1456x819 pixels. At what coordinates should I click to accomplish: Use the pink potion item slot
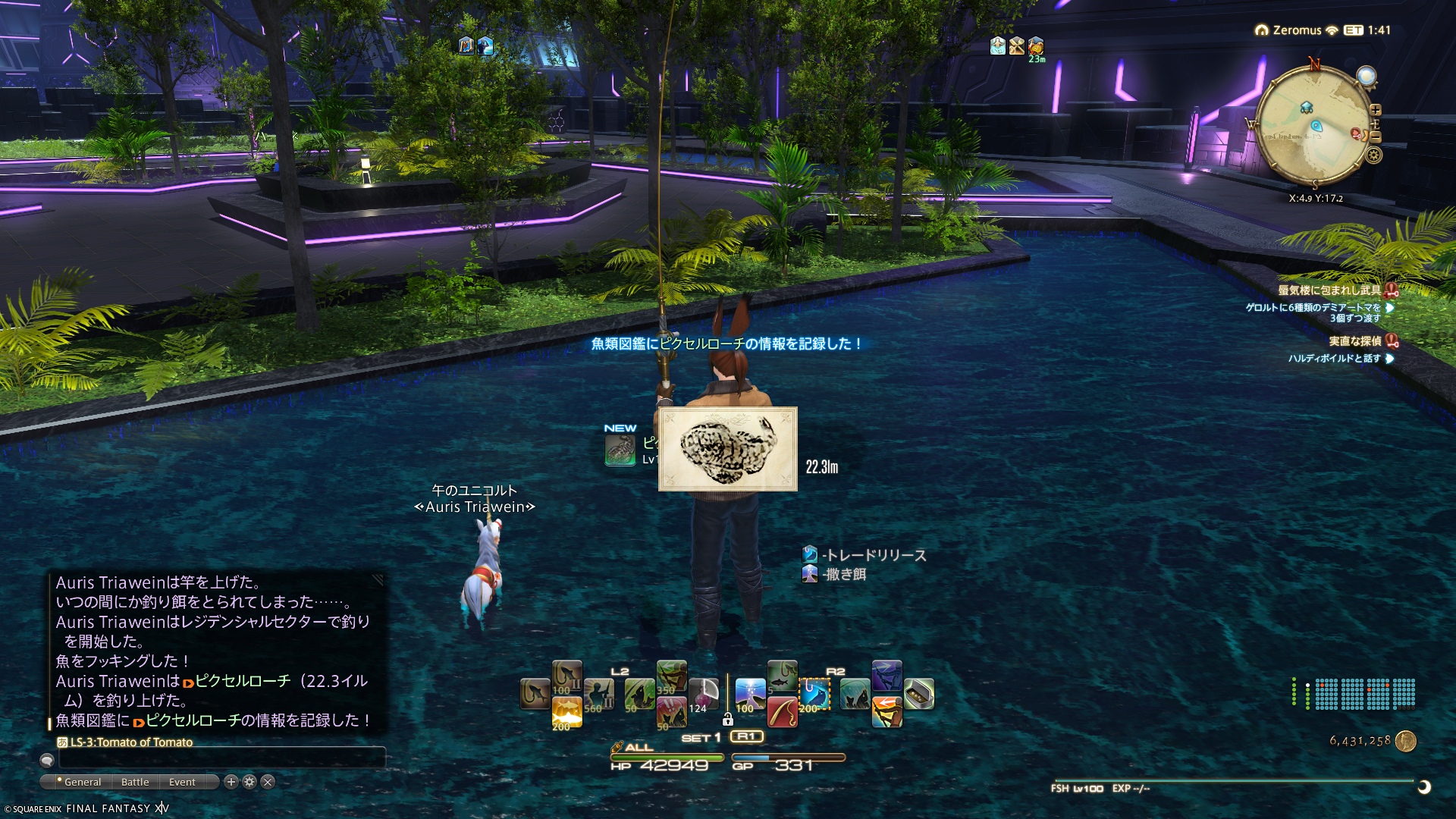pyautogui.click(x=703, y=694)
